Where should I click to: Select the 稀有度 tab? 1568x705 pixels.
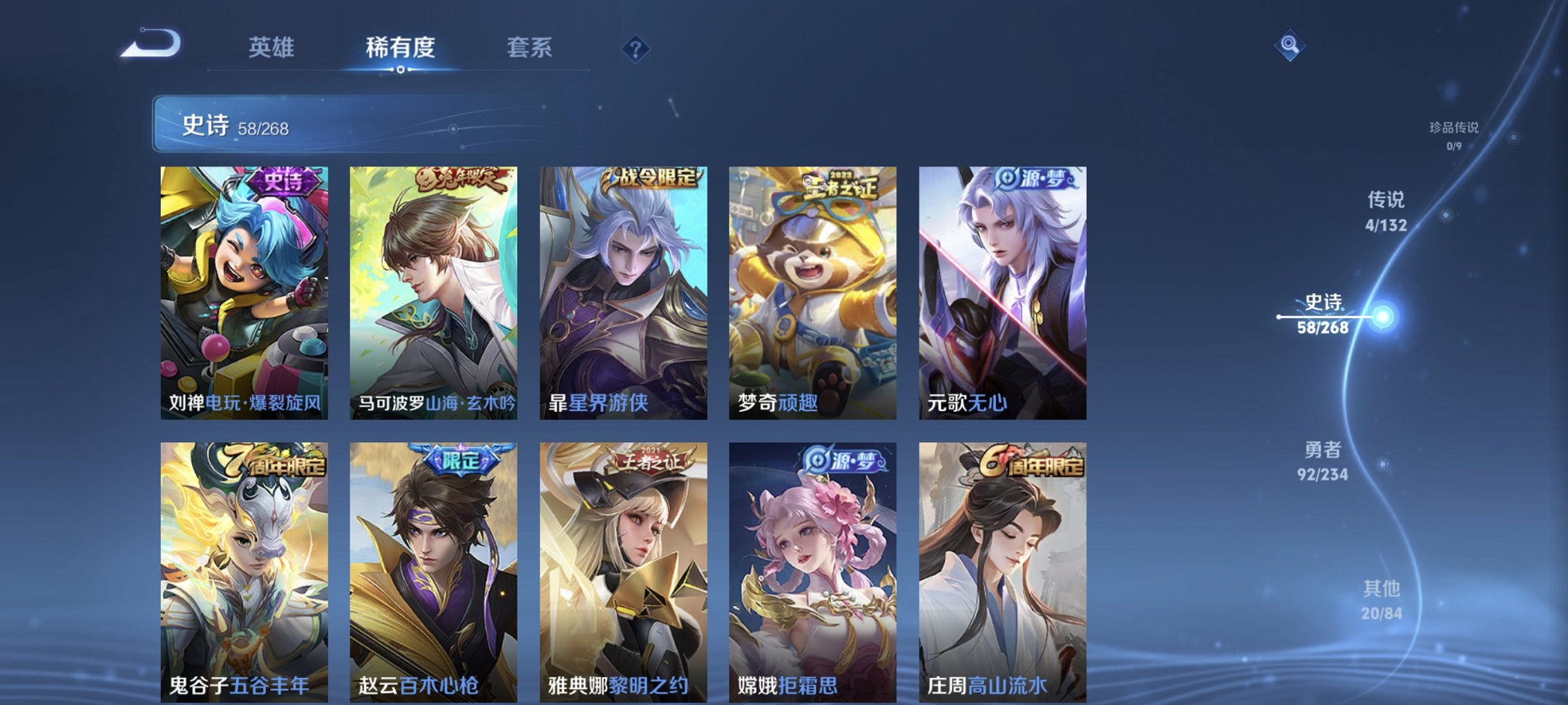(x=401, y=48)
